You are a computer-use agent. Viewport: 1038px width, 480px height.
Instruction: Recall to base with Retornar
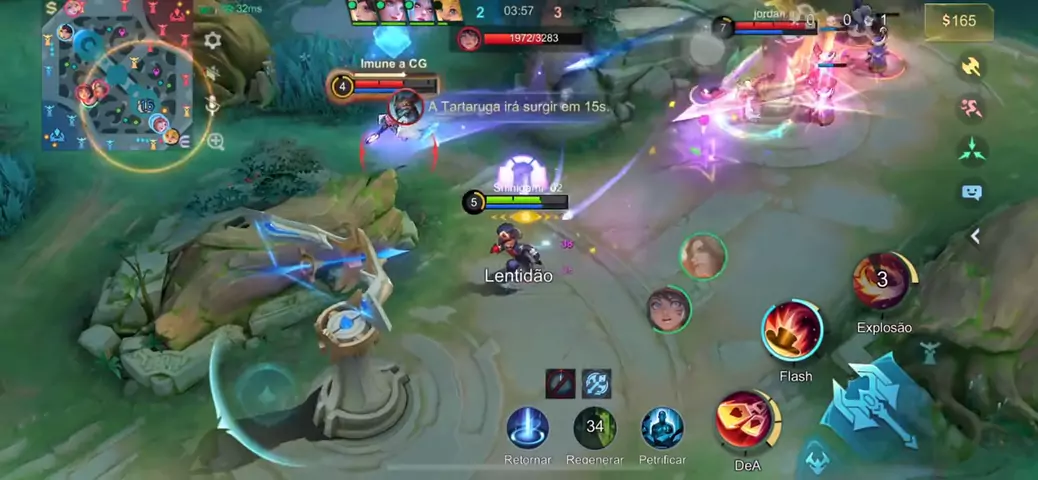(x=528, y=428)
